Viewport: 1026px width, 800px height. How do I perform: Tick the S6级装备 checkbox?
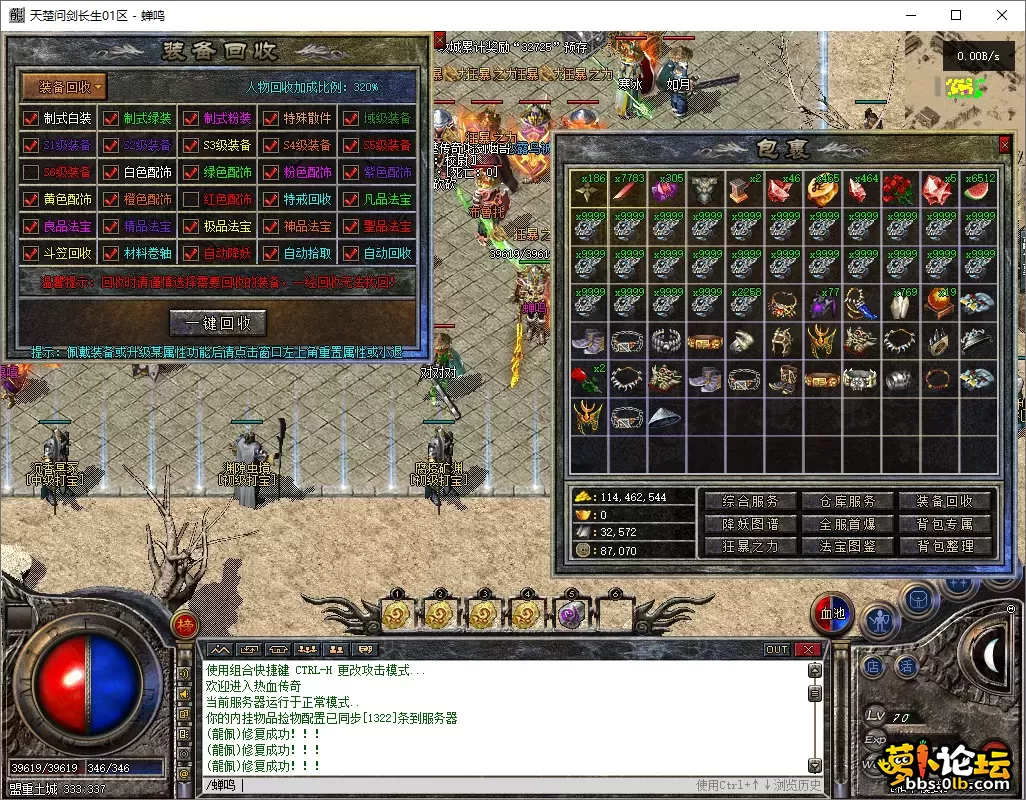coord(31,172)
